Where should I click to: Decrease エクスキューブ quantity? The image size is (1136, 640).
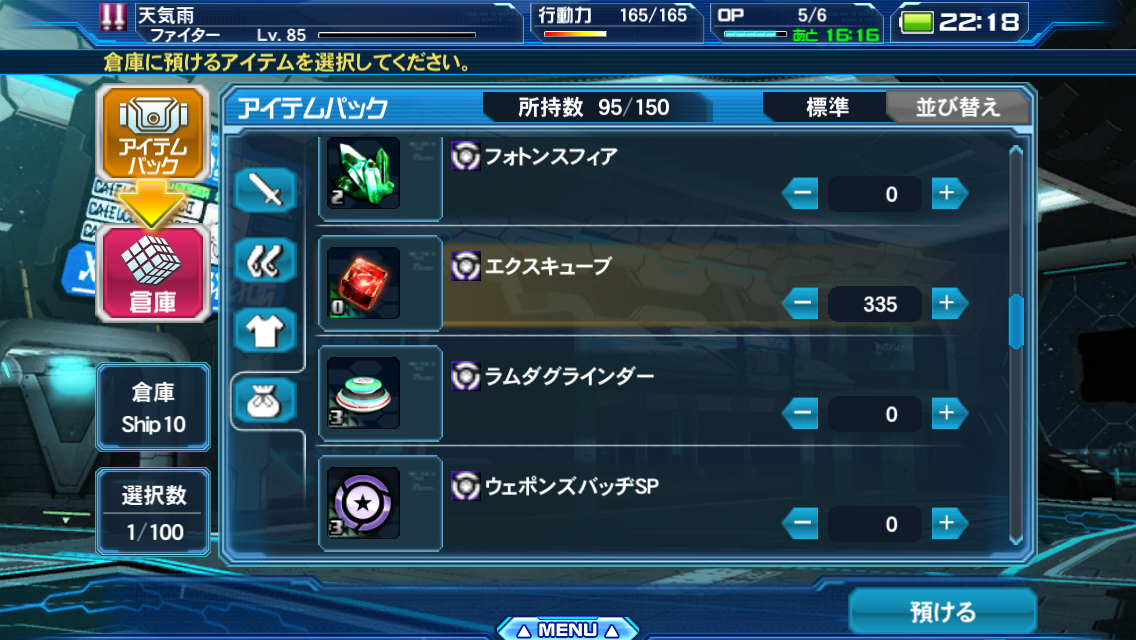tap(801, 303)
